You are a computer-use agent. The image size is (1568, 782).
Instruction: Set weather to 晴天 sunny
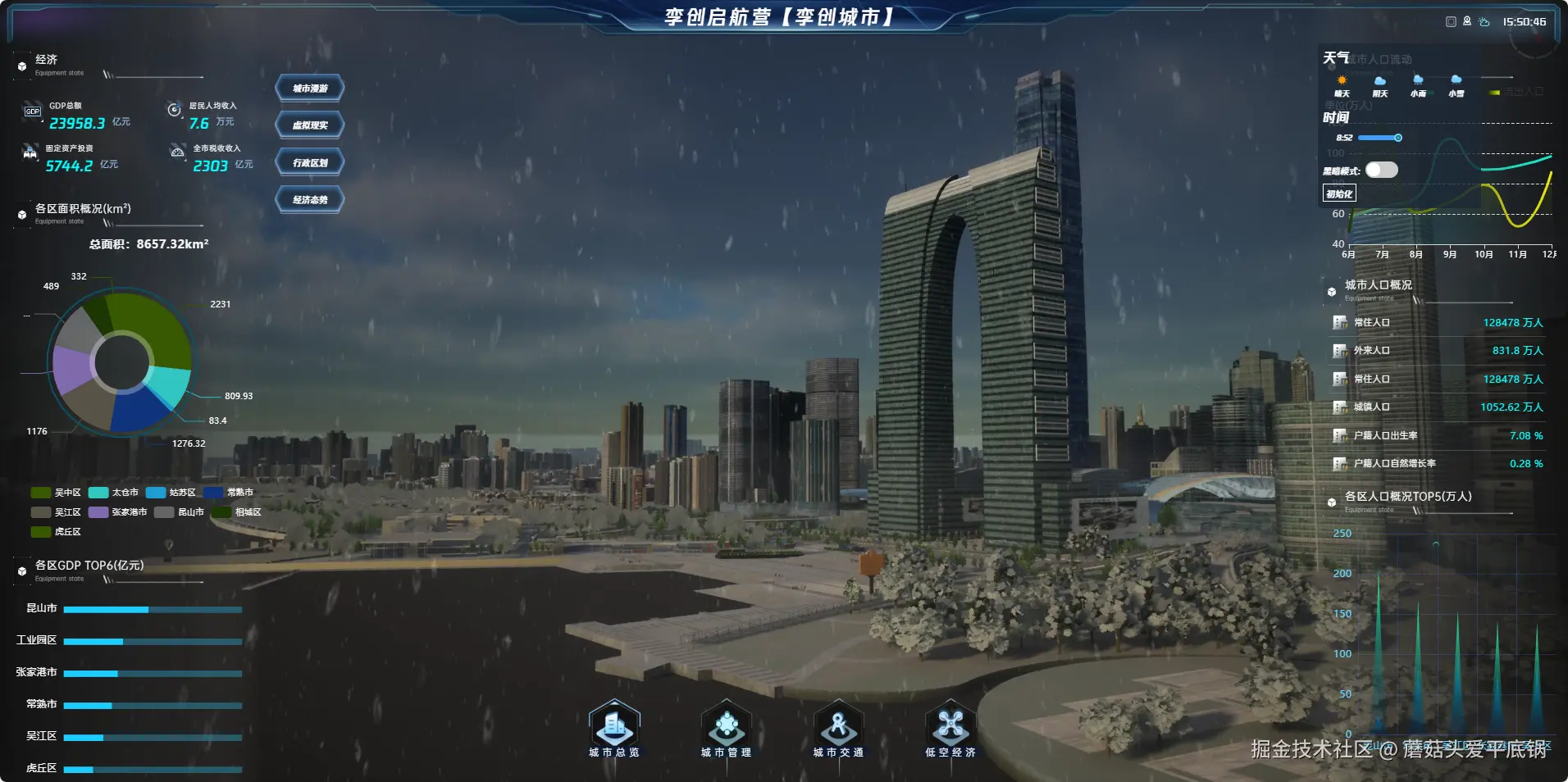[1342, 85]
